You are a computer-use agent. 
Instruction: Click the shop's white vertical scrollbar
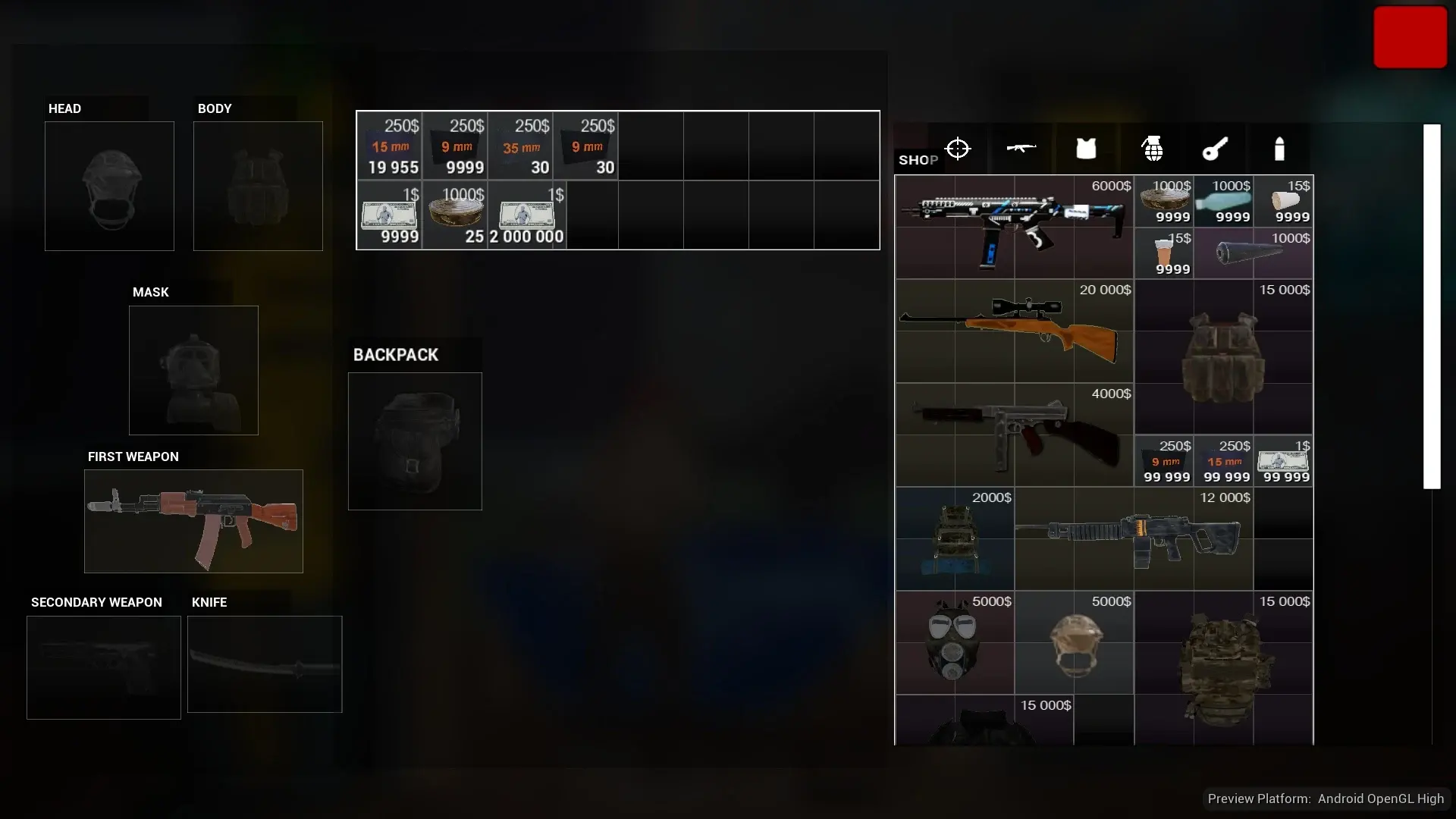pos(1432,306)
